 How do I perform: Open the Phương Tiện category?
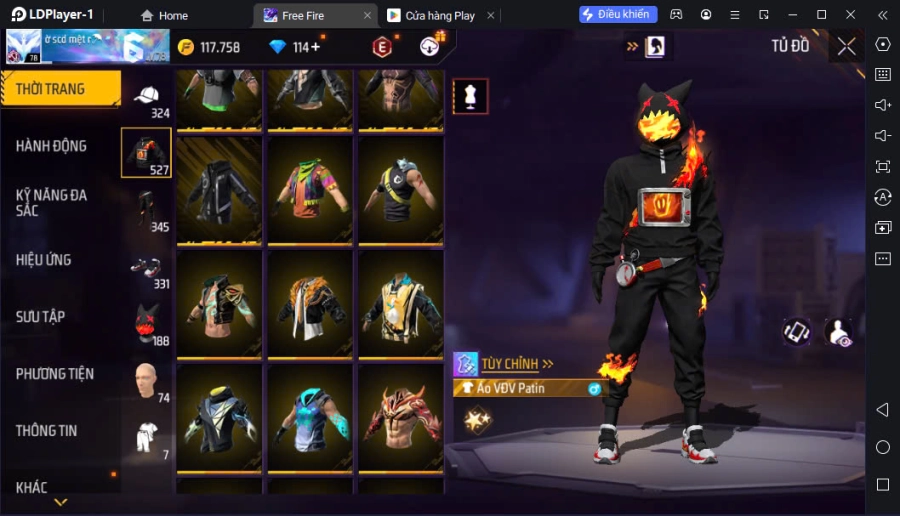pos(55,374)
